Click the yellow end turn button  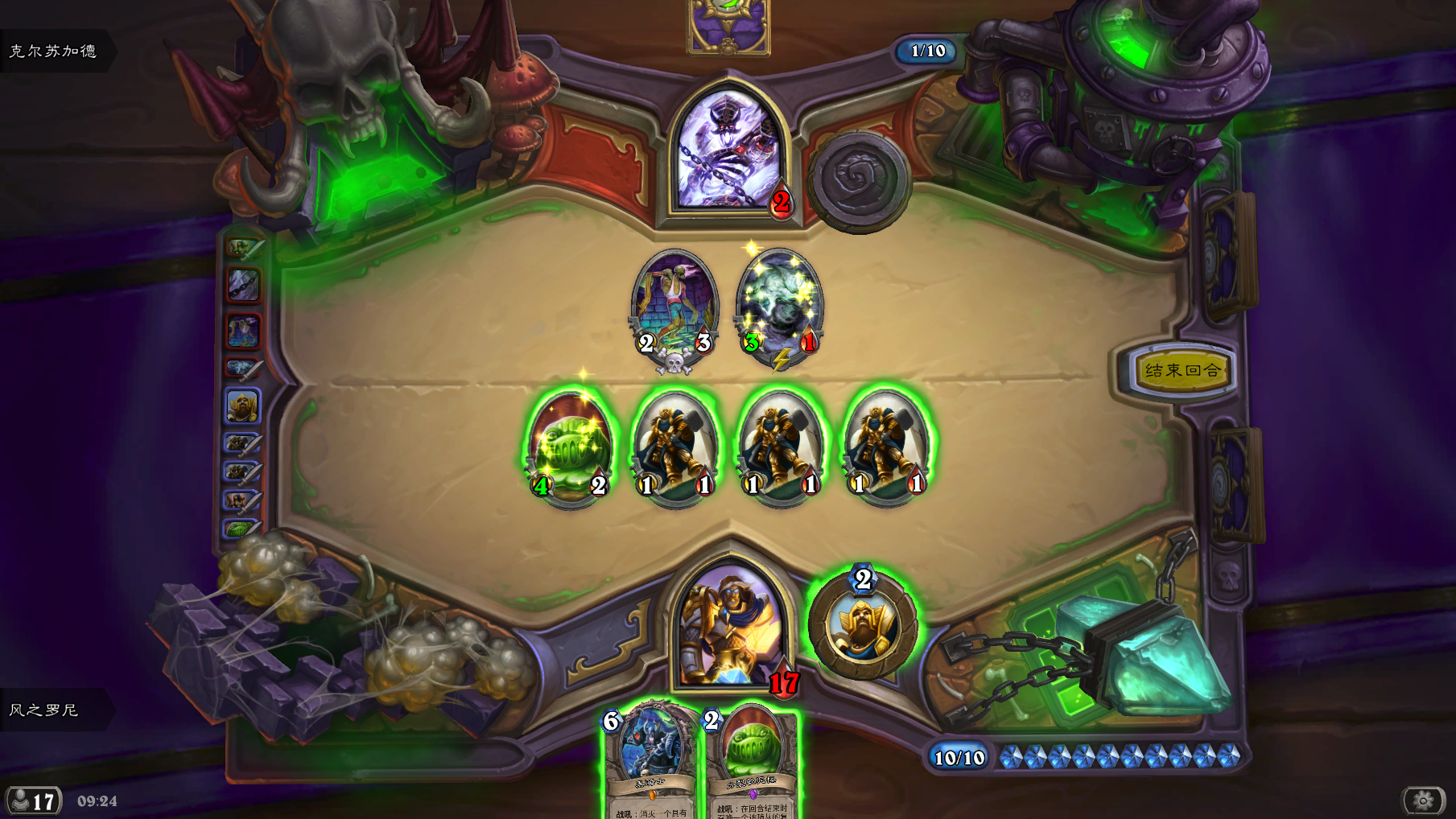click(1182, 371)
